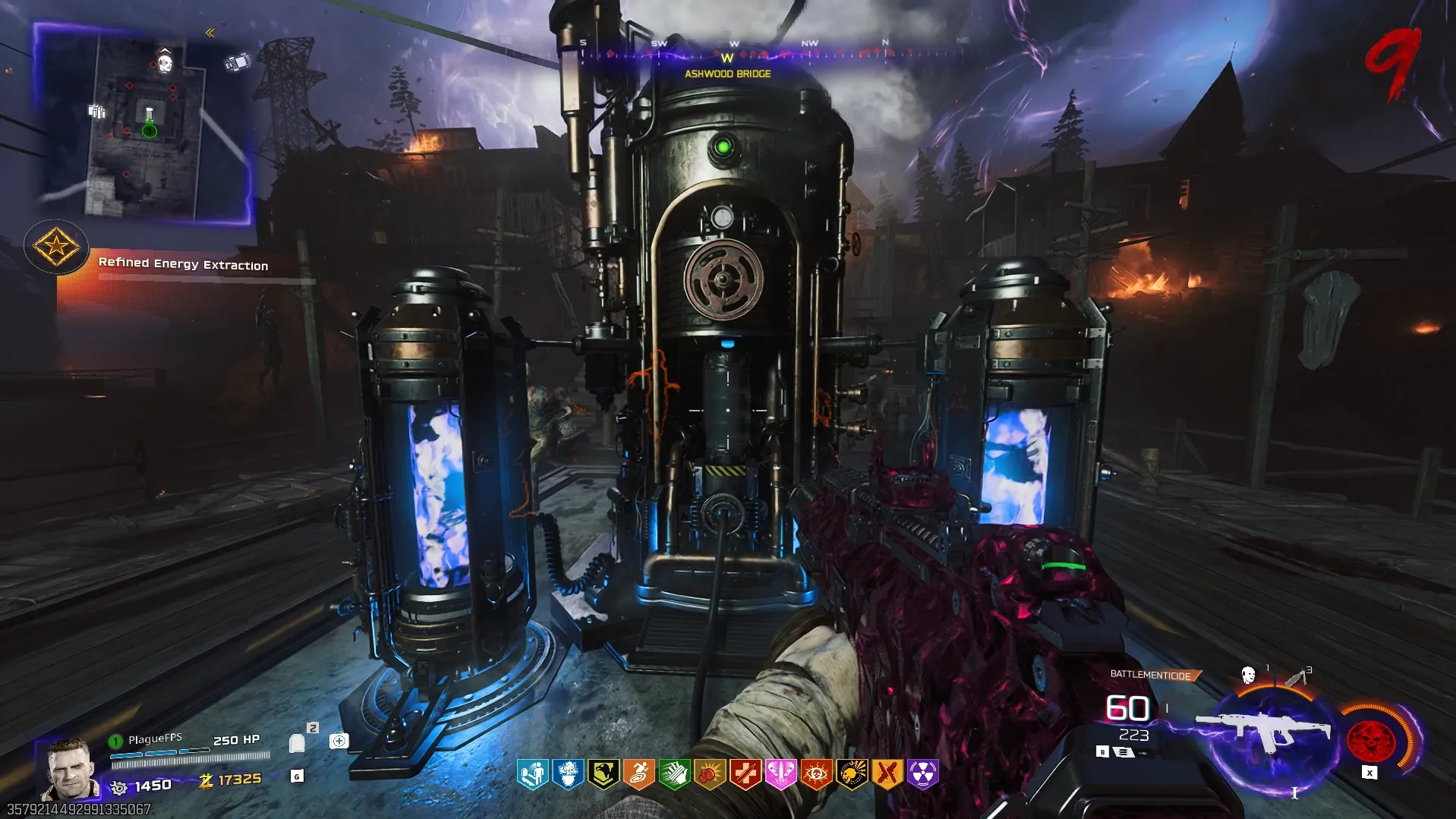
Task: Choose the eagle head perk icon
Action: pos(604,774)
